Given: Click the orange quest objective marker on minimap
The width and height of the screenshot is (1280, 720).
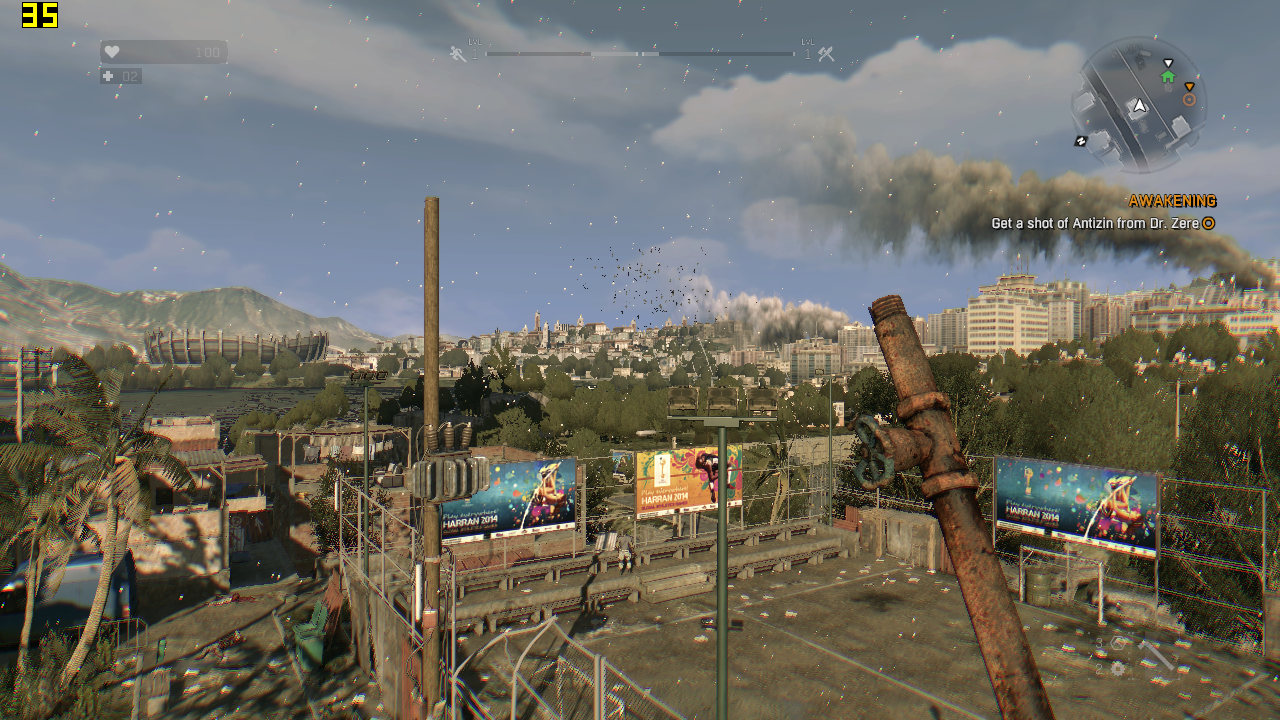Looking at the screenshot, I should tap(1189, 99).
